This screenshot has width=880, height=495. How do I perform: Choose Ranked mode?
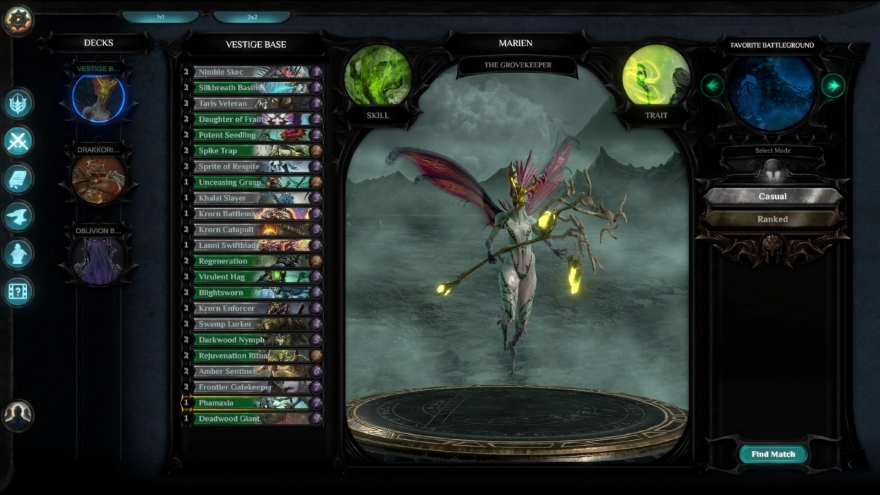point(772,219)
